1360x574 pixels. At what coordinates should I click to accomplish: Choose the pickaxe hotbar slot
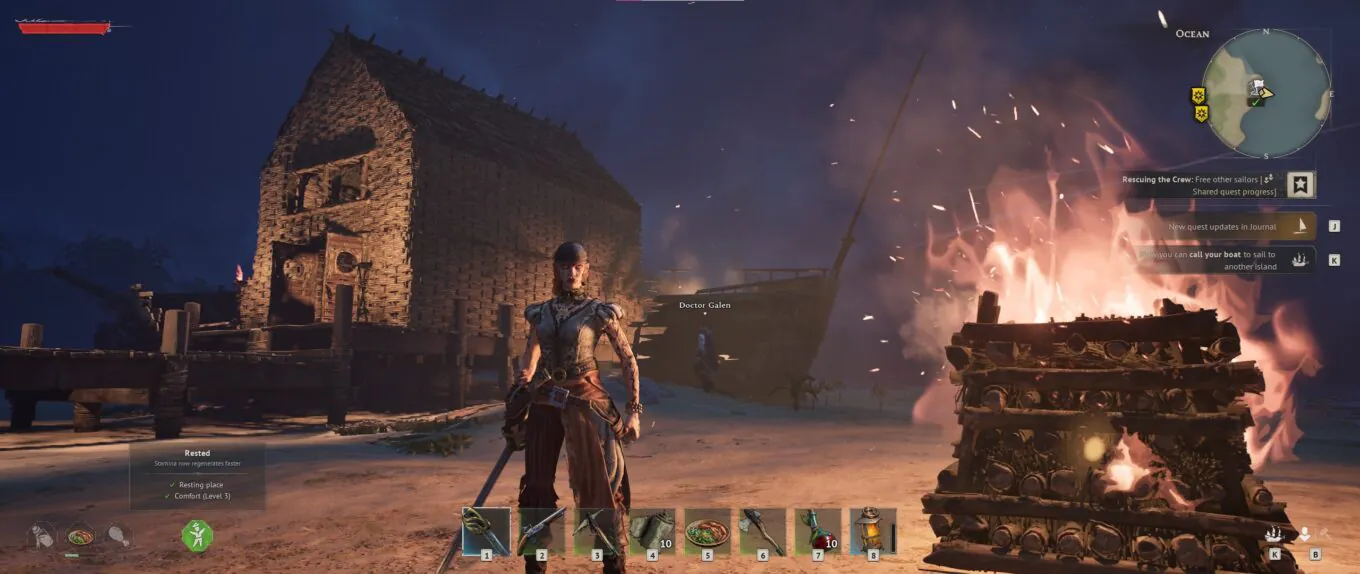click(x=597, y=531)
